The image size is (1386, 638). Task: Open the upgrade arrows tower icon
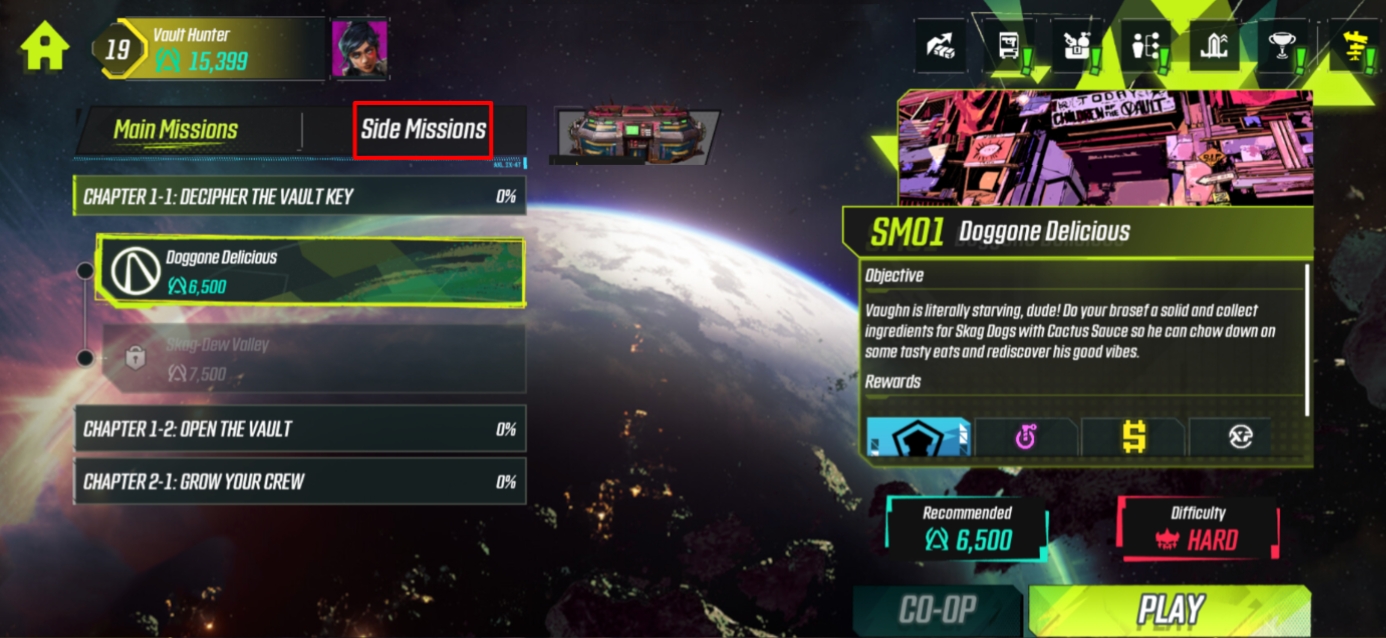pos(1214,46)
